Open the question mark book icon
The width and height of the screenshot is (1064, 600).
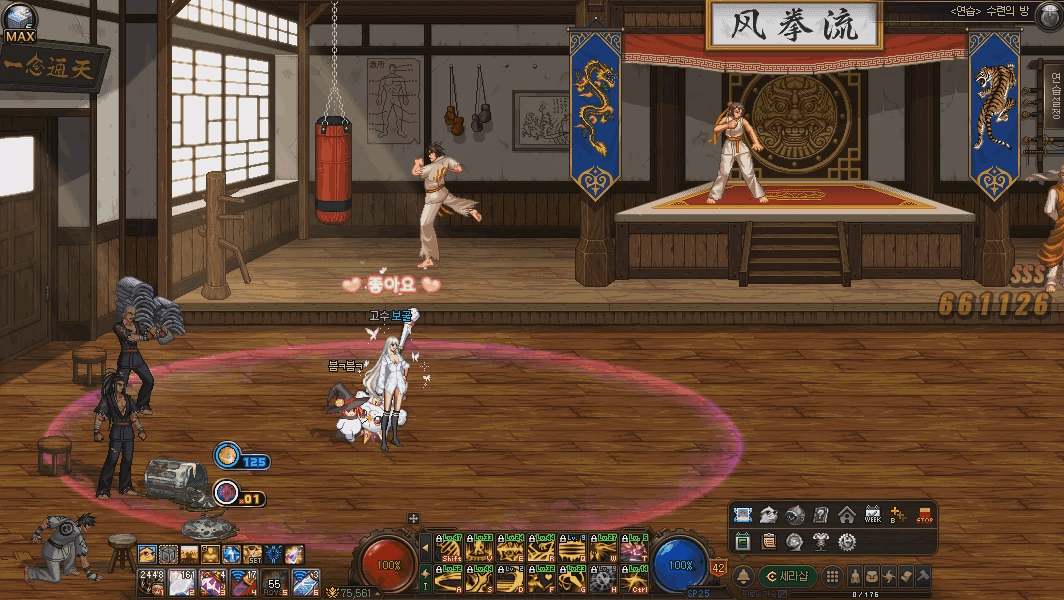821,515
